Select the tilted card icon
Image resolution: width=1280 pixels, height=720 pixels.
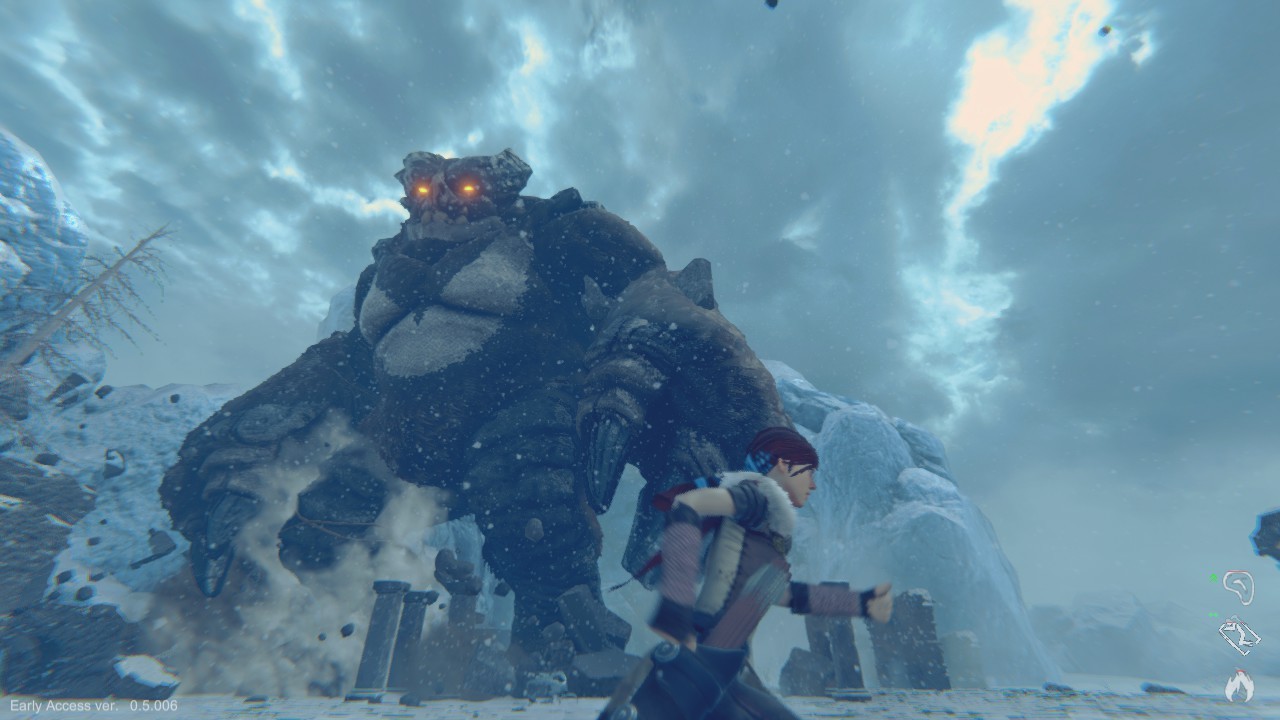(1238, 636)
